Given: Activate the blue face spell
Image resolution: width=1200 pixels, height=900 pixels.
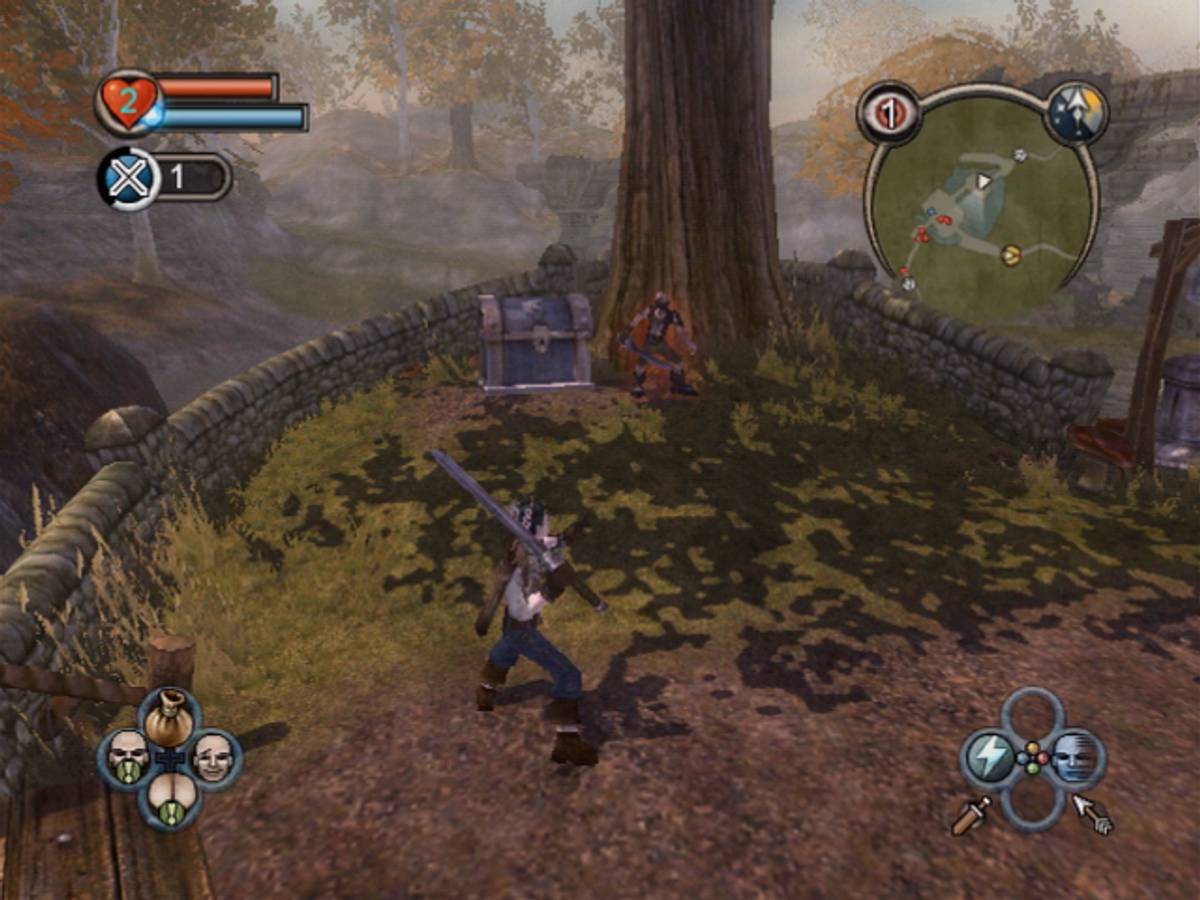Looking at the screenshot, I should (x=1075, y=759).
